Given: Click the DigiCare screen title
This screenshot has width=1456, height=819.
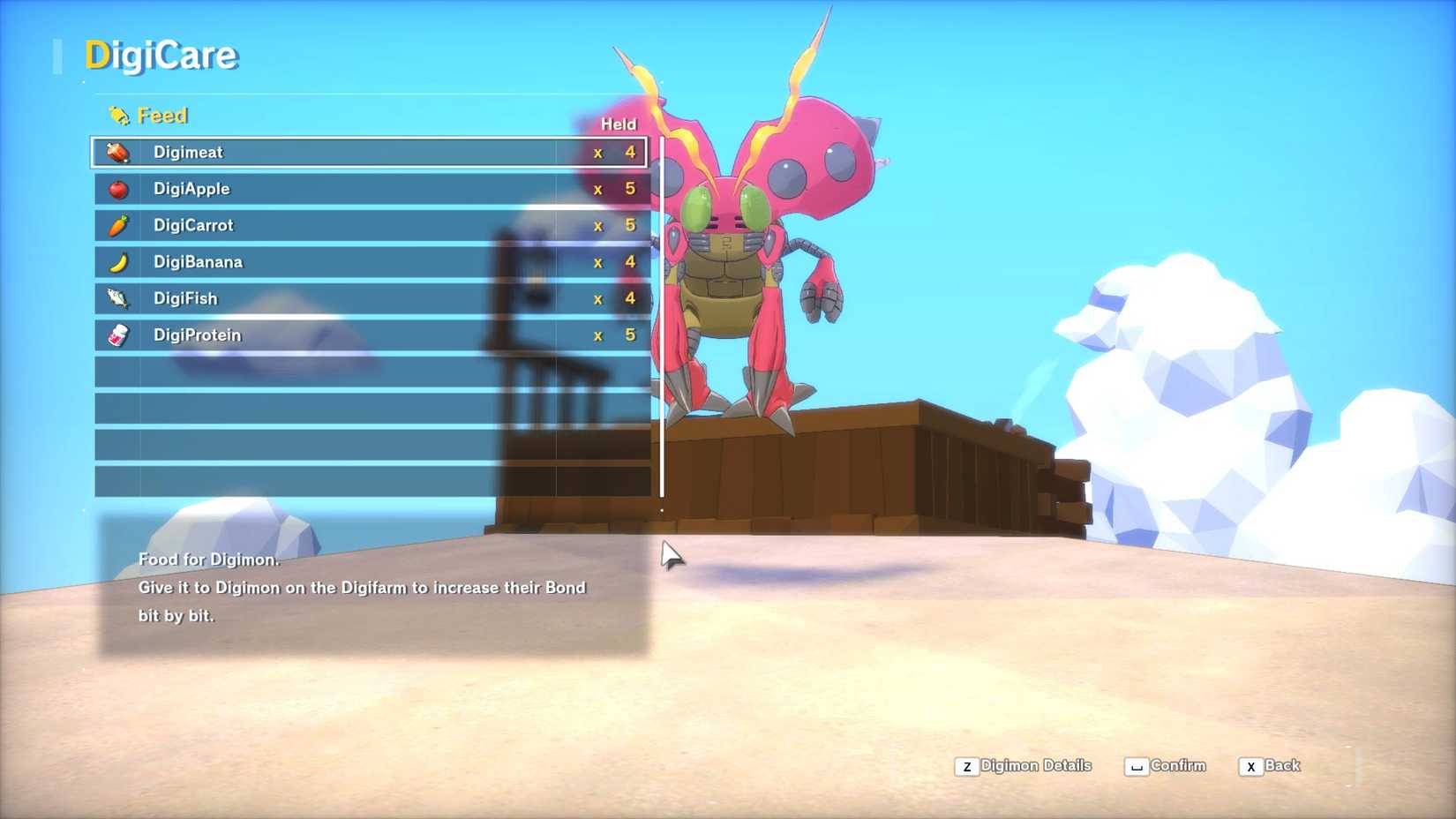Looking at the screenshot, I should (x=162, y=55).
